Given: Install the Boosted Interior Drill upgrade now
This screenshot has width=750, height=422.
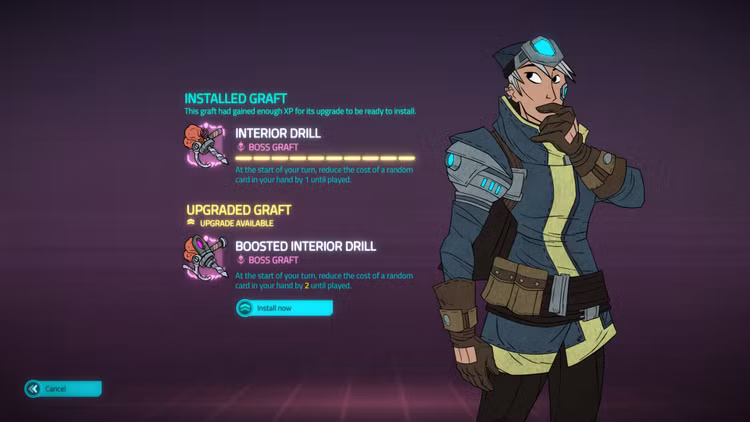Looking at the screenshot, I should (283, 308).
